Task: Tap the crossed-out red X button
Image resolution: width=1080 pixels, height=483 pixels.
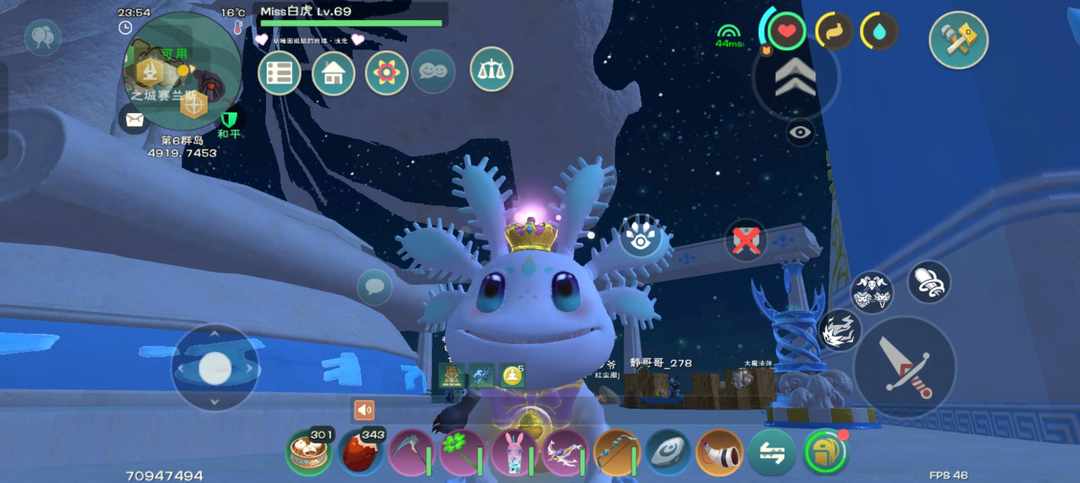Action: click(x=745, y=240)
